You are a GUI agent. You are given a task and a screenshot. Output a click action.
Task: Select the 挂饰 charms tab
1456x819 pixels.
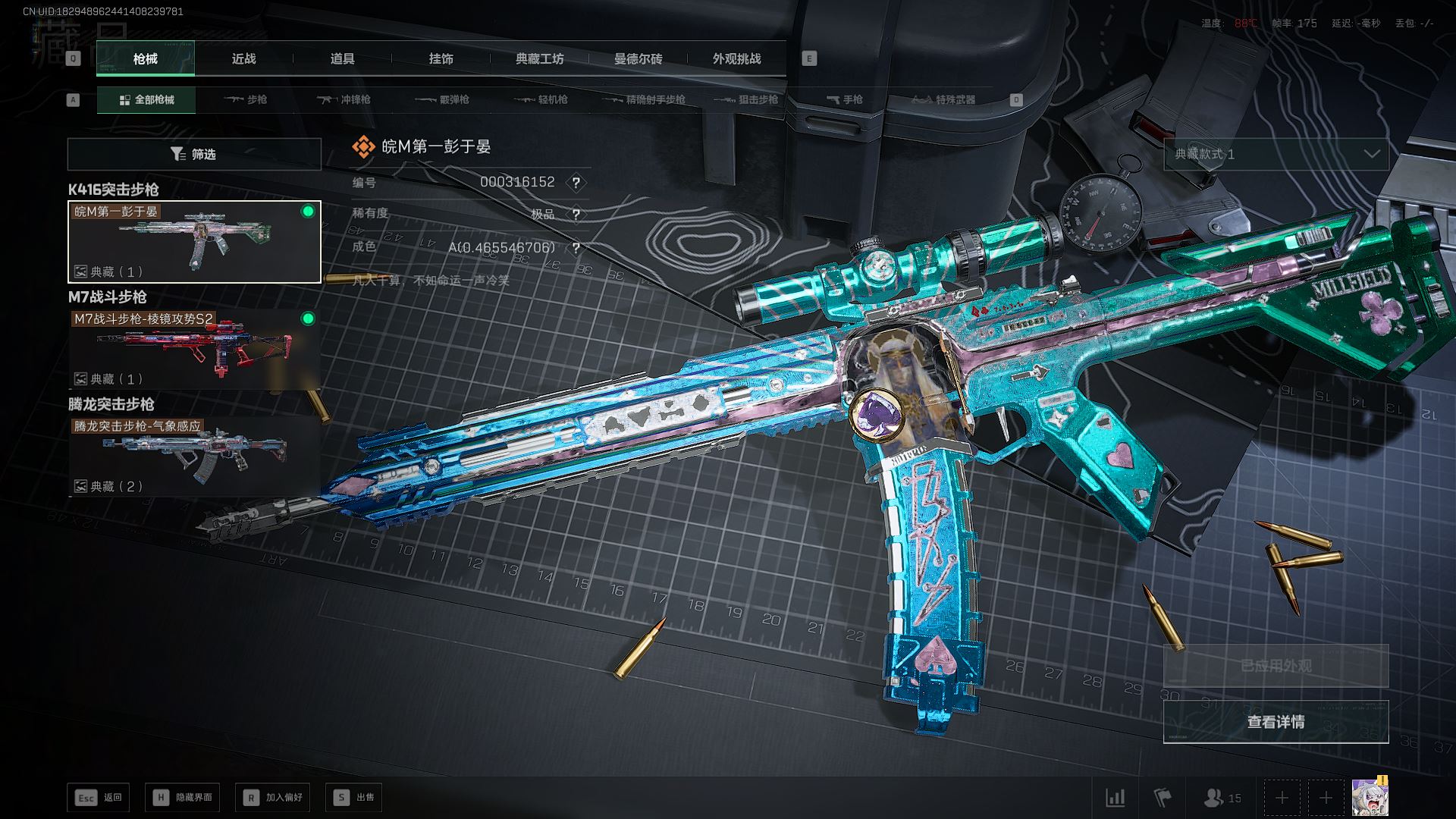441,59
